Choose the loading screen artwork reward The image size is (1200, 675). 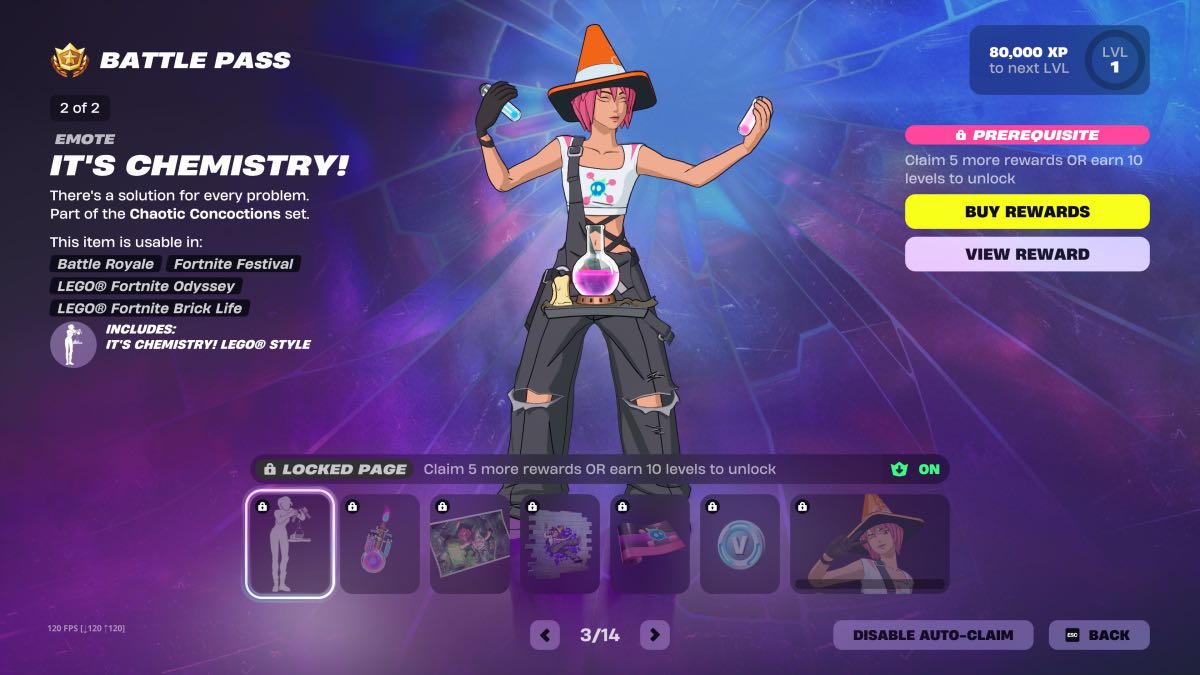[x=470, y=544]
